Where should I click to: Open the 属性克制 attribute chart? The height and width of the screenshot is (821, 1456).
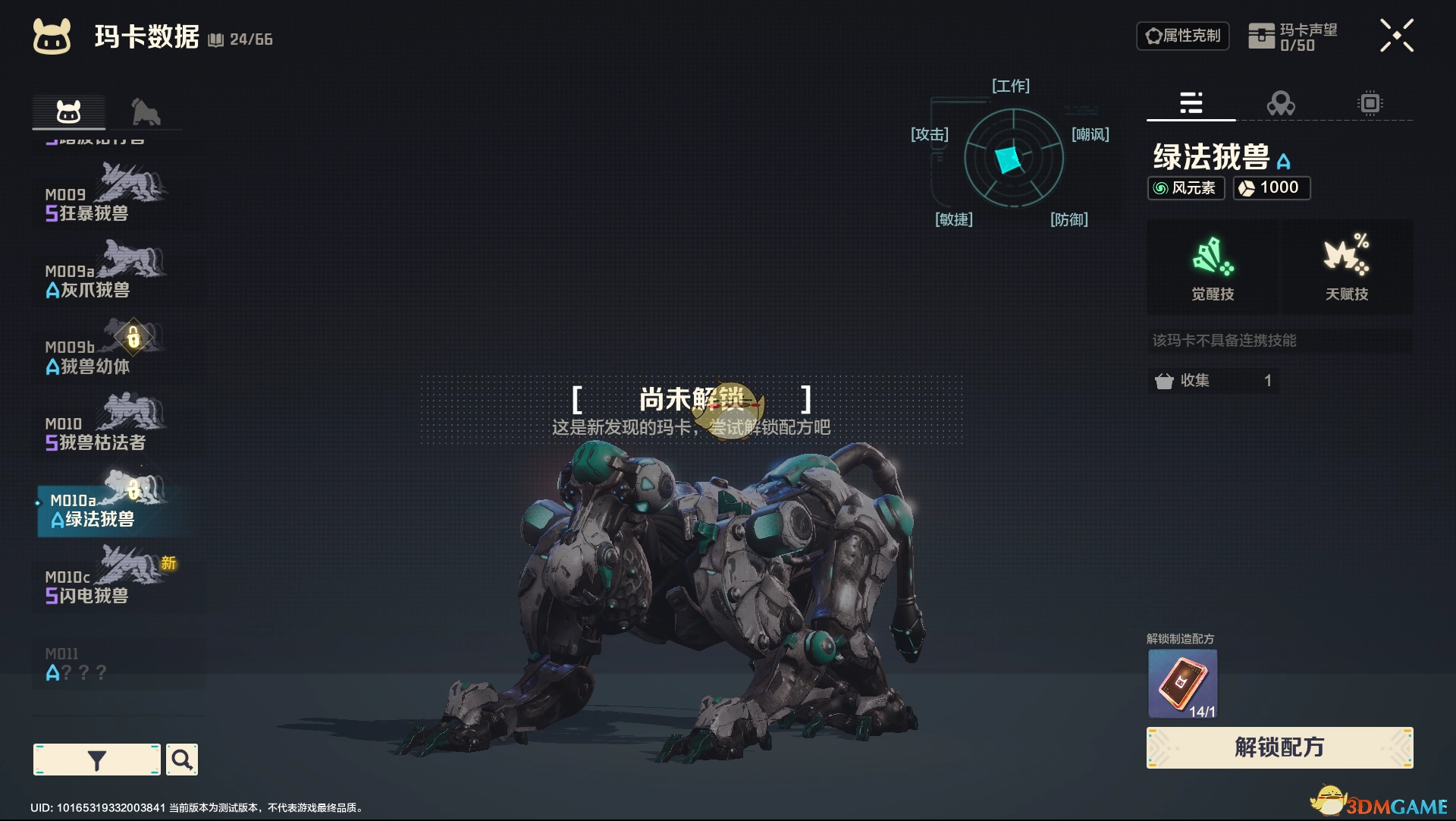[x=1182, y=36]
